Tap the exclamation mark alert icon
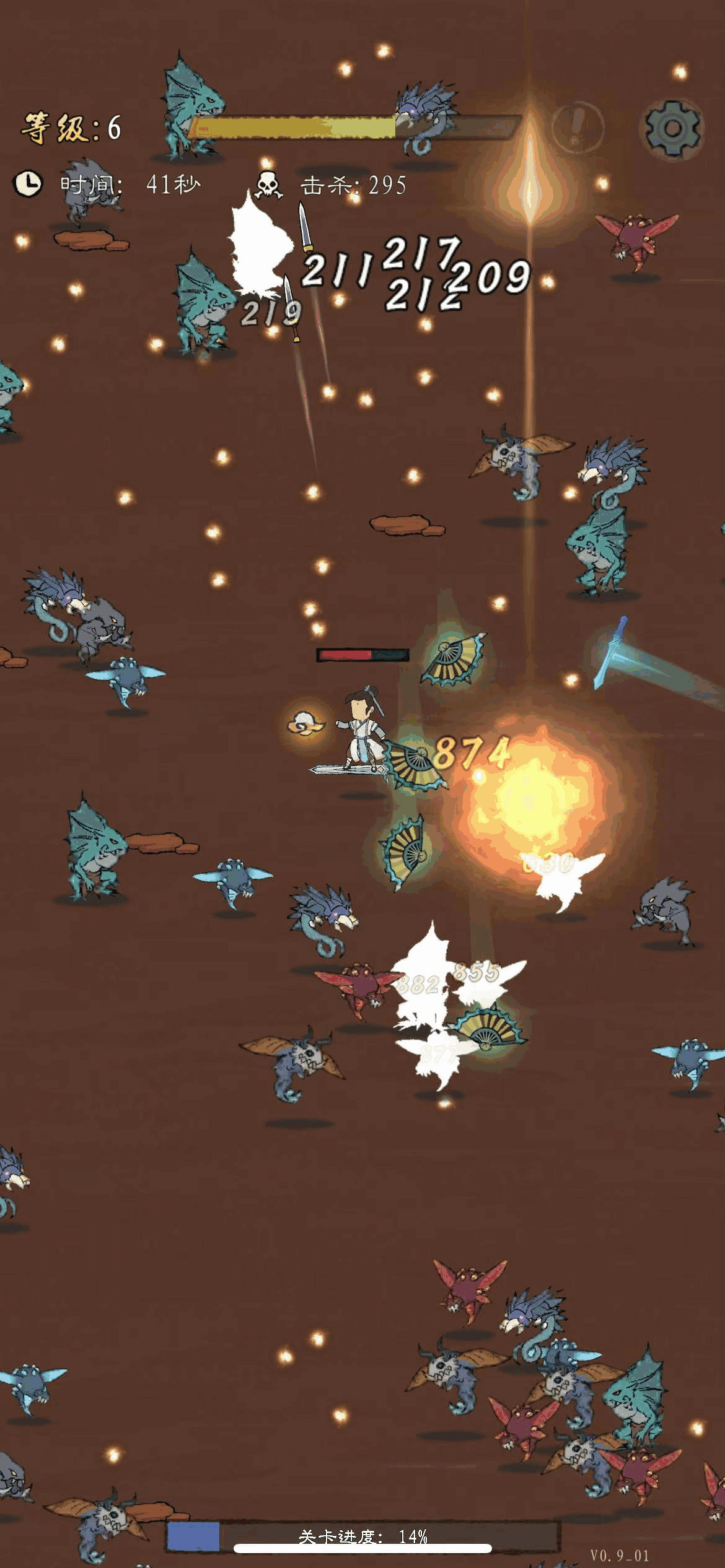 pos(577,127)
